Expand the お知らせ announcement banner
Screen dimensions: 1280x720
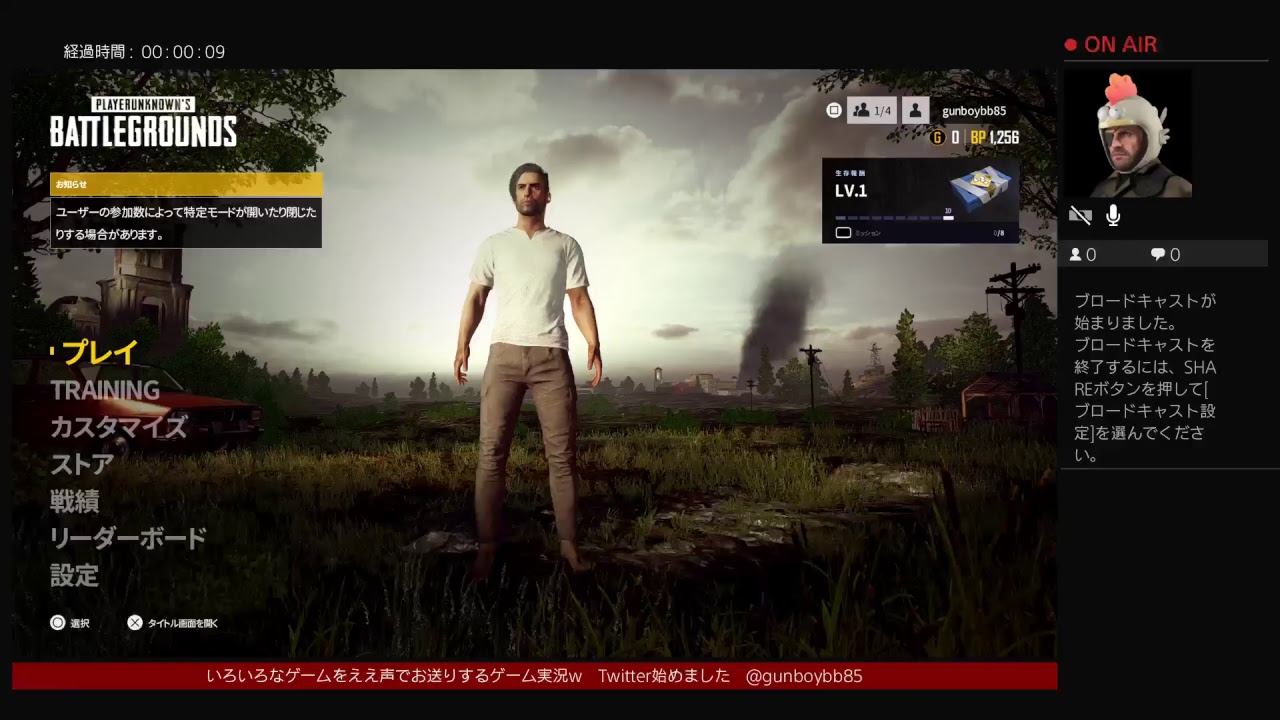[x=185, y=185]
